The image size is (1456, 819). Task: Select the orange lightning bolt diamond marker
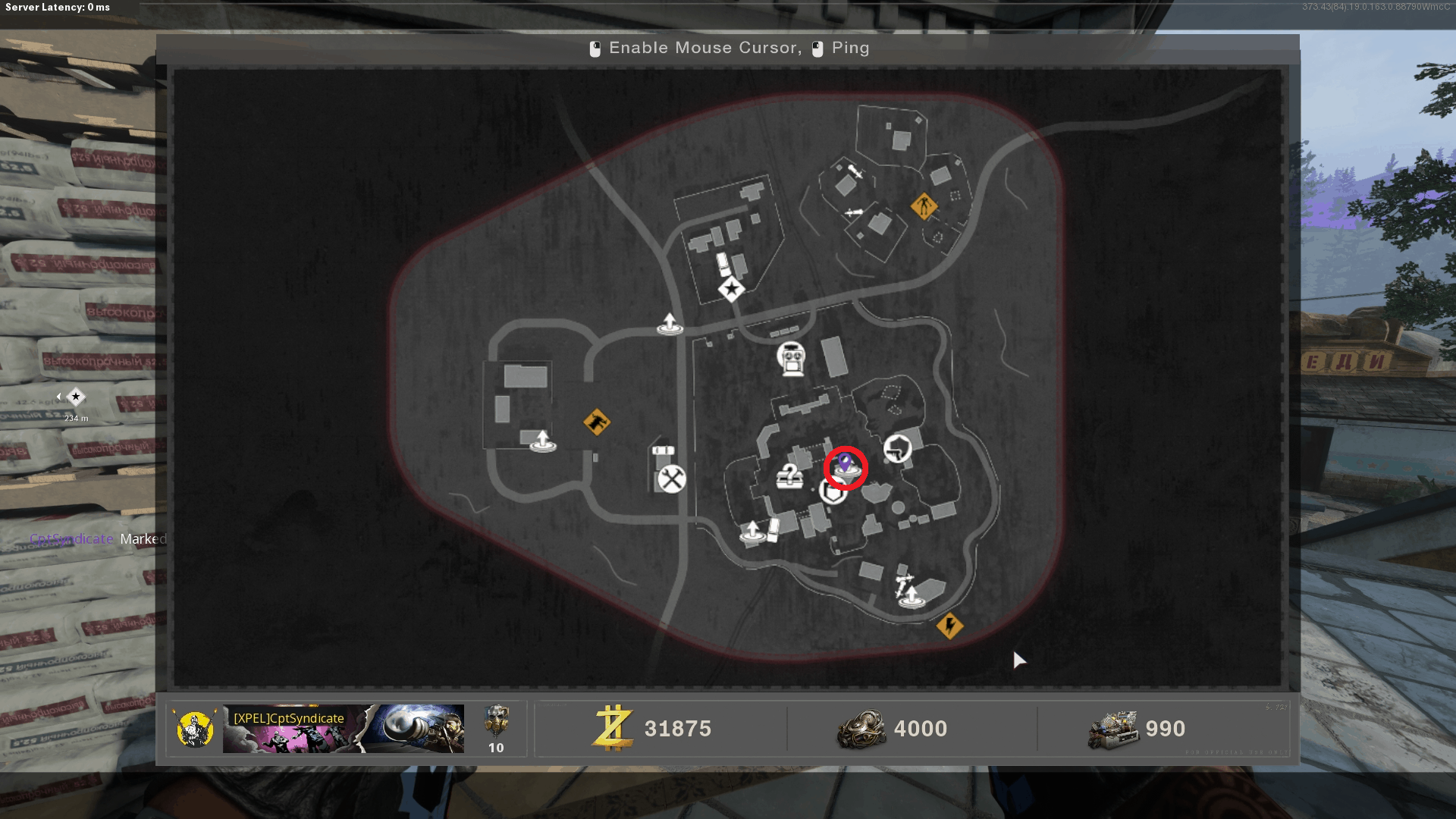point(949,626)
